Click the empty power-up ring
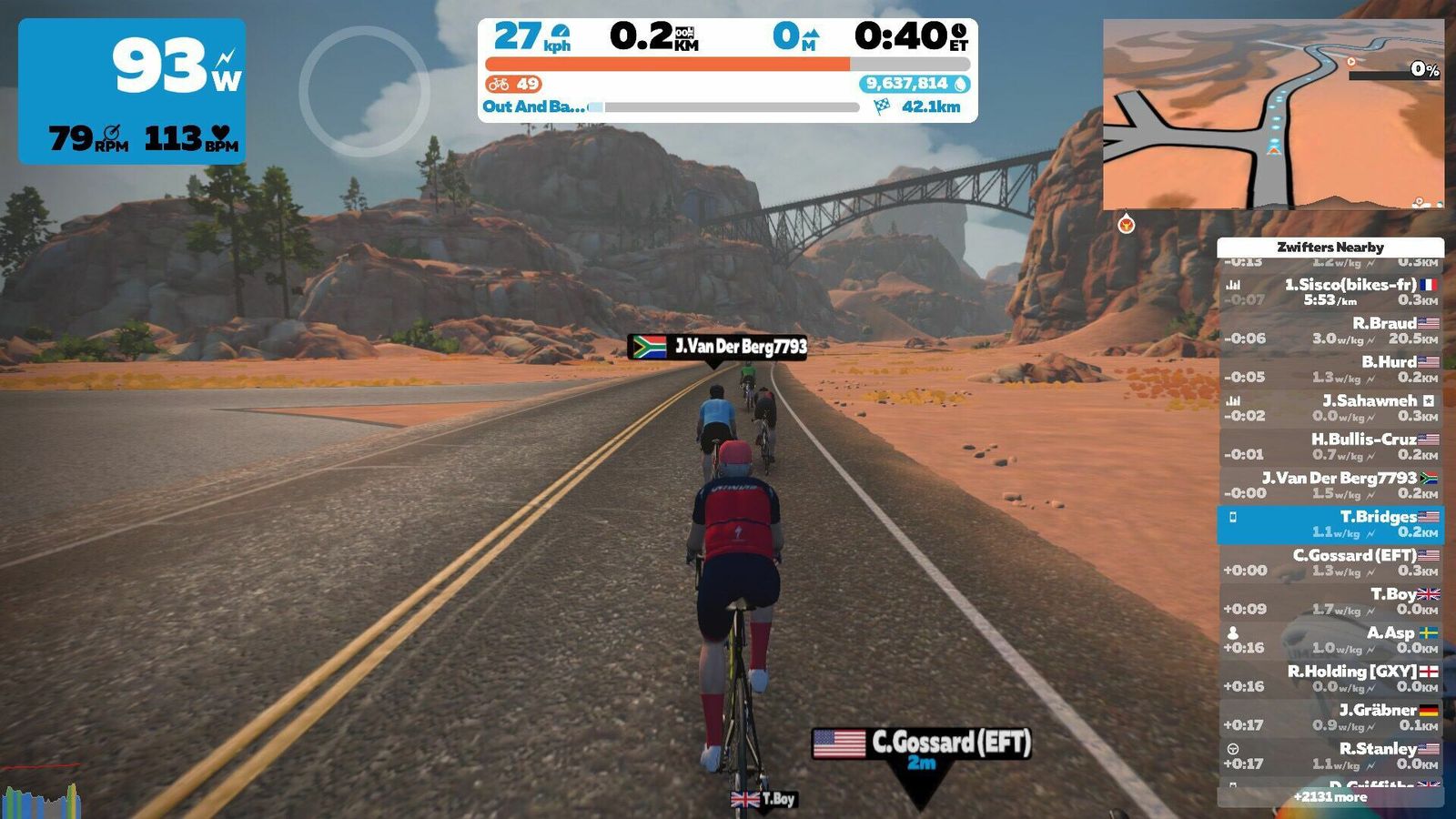Screen dimensions: 1456x819 (364, 91)
